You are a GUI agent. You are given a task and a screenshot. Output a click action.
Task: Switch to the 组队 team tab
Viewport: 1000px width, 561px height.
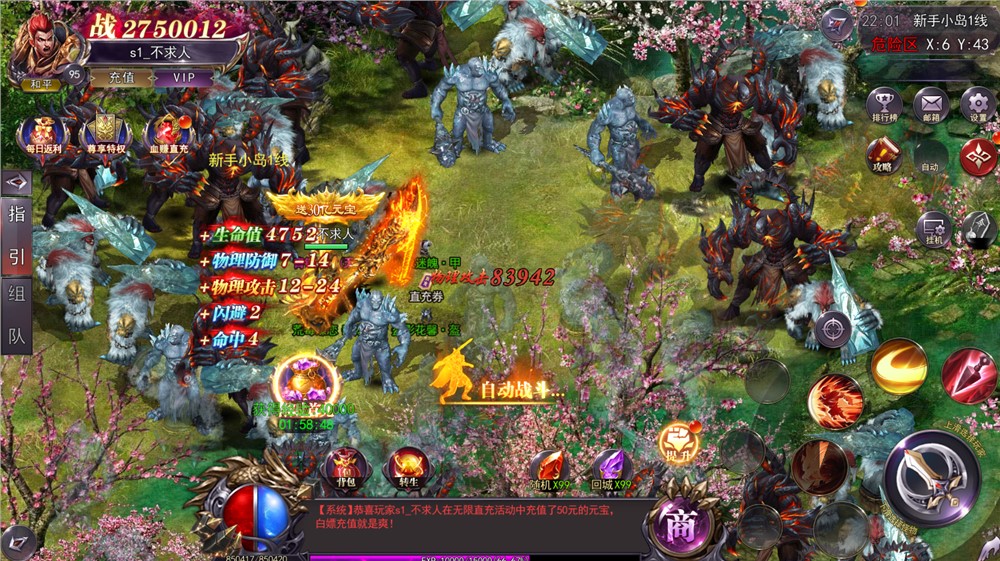[17, 314]
